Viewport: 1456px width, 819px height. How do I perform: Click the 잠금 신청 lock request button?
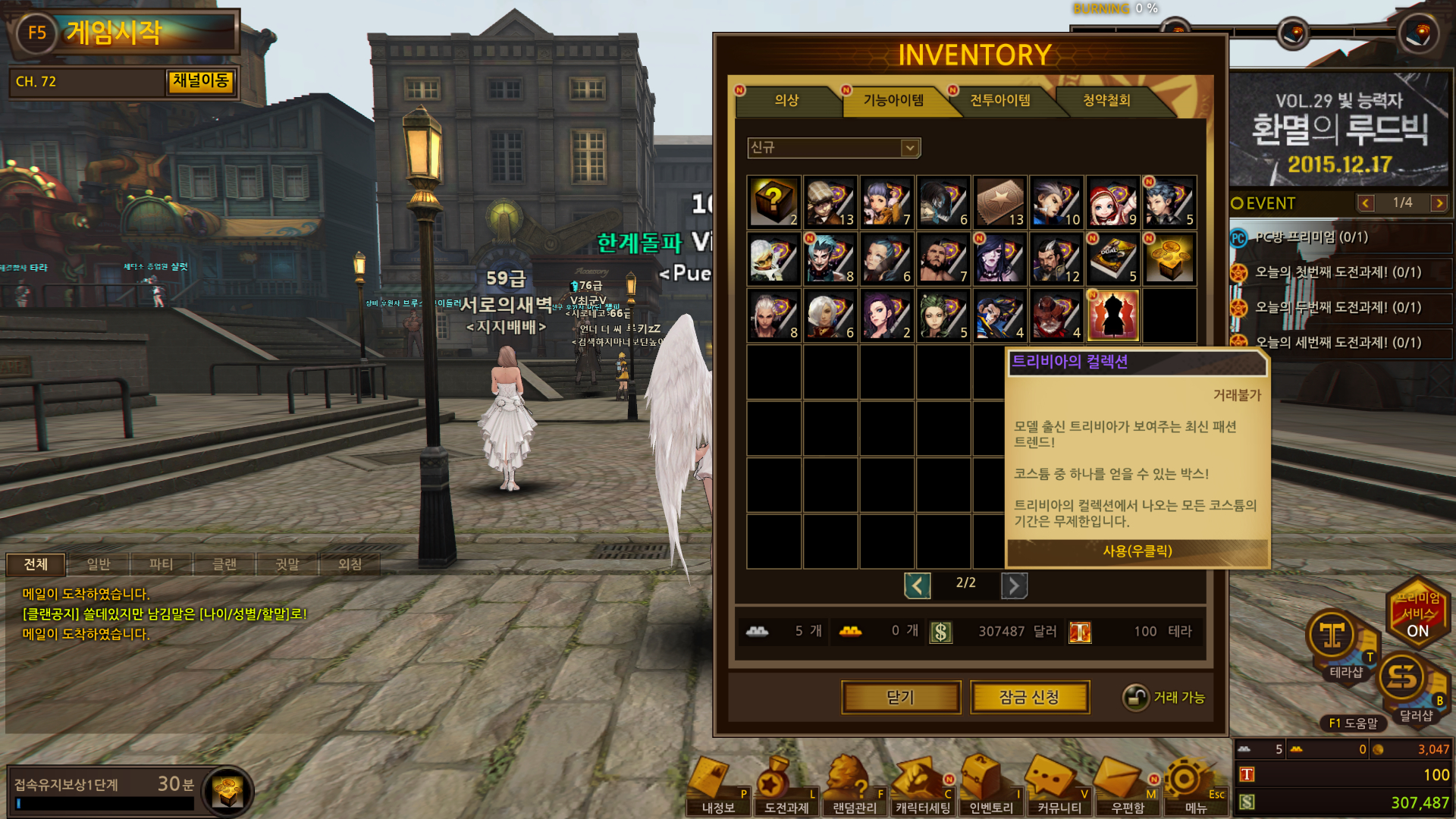[x=1029, y=697]
